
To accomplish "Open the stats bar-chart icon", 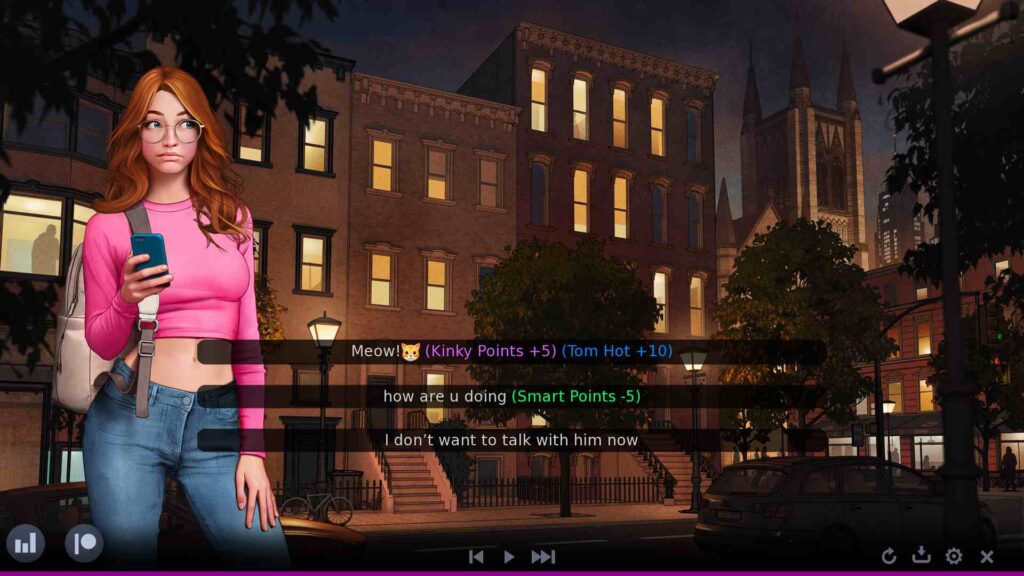I will pyautogui.click(x=25, y=544).
